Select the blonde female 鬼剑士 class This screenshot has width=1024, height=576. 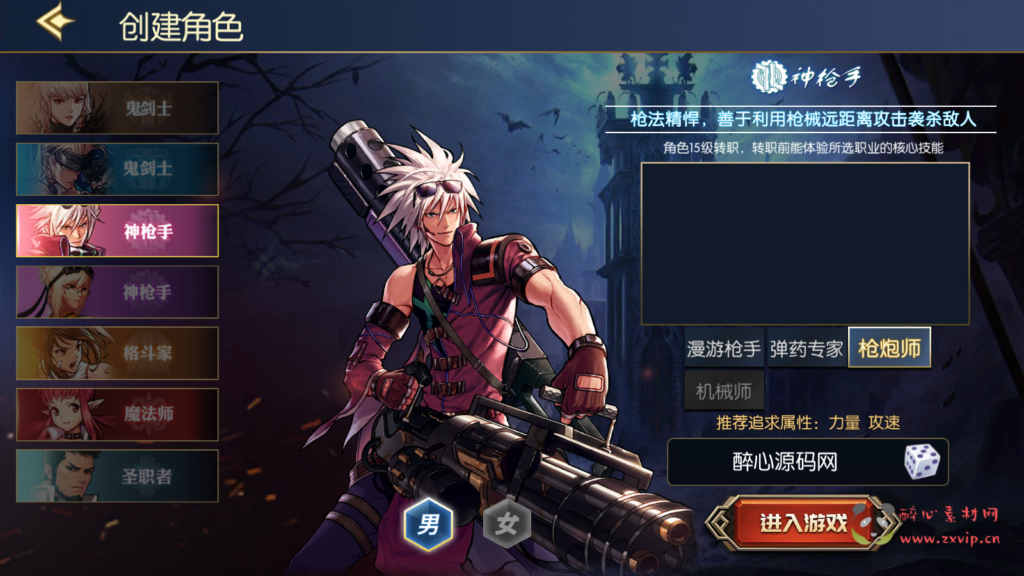117,108
